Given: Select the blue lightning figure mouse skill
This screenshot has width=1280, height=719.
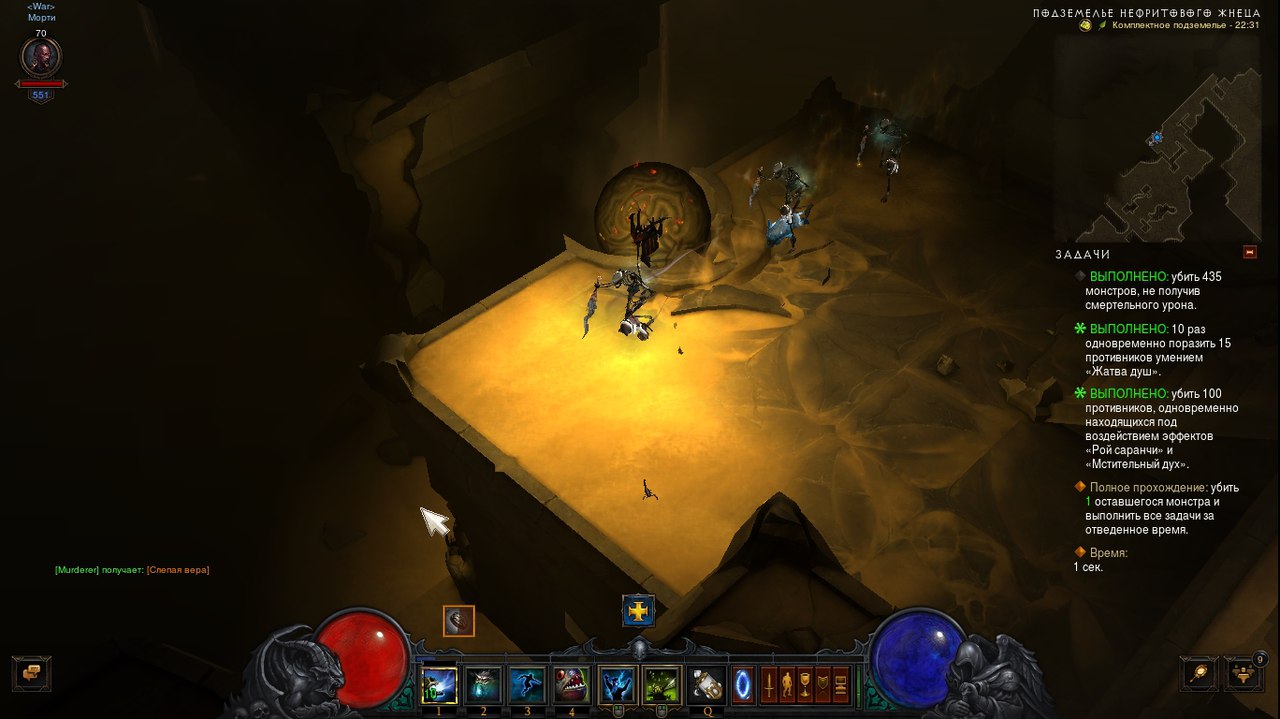Looking at the screenshot, I should [x=618, y=685].
